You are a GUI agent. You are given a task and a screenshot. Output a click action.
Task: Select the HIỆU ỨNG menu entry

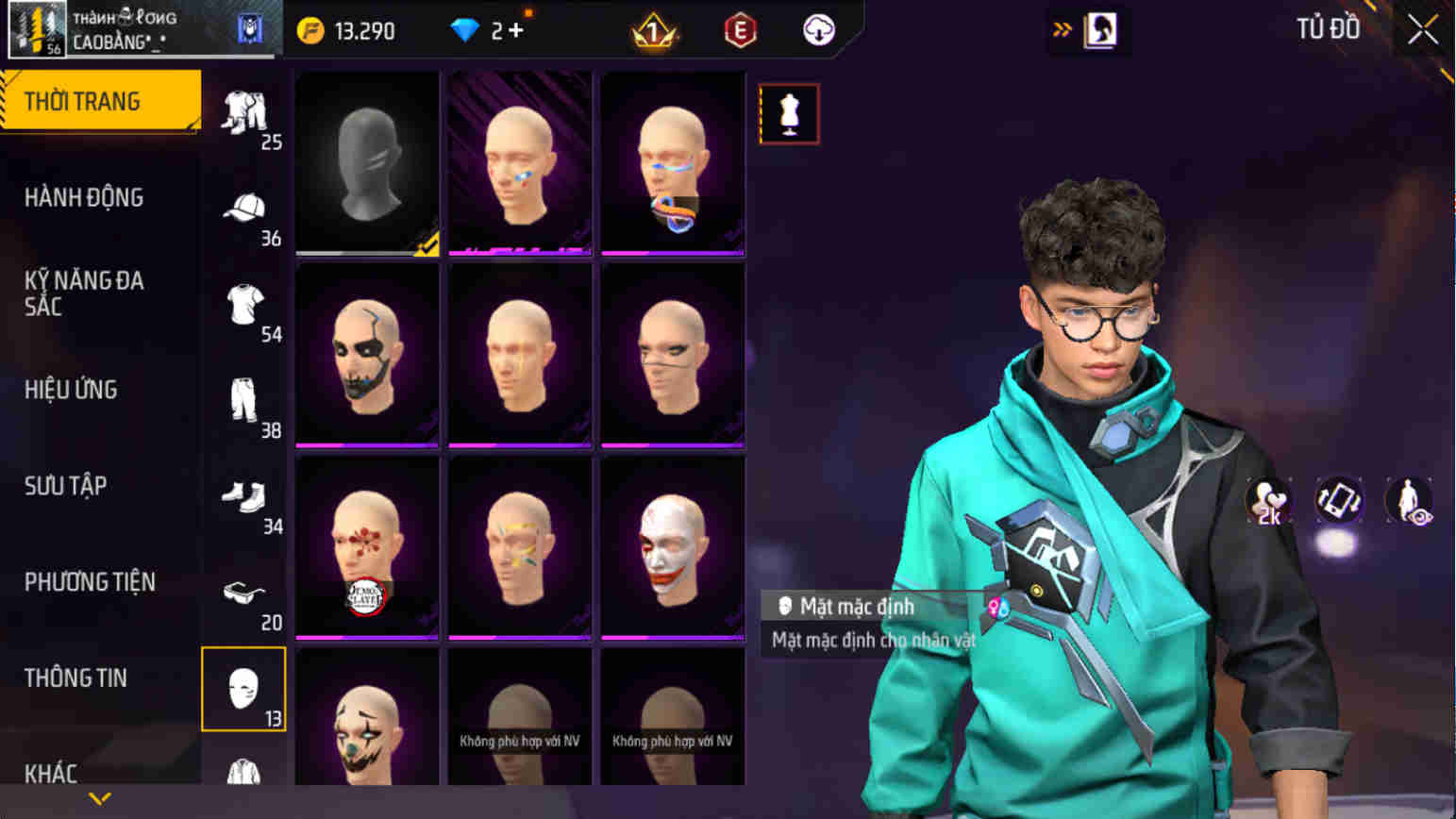70,389
